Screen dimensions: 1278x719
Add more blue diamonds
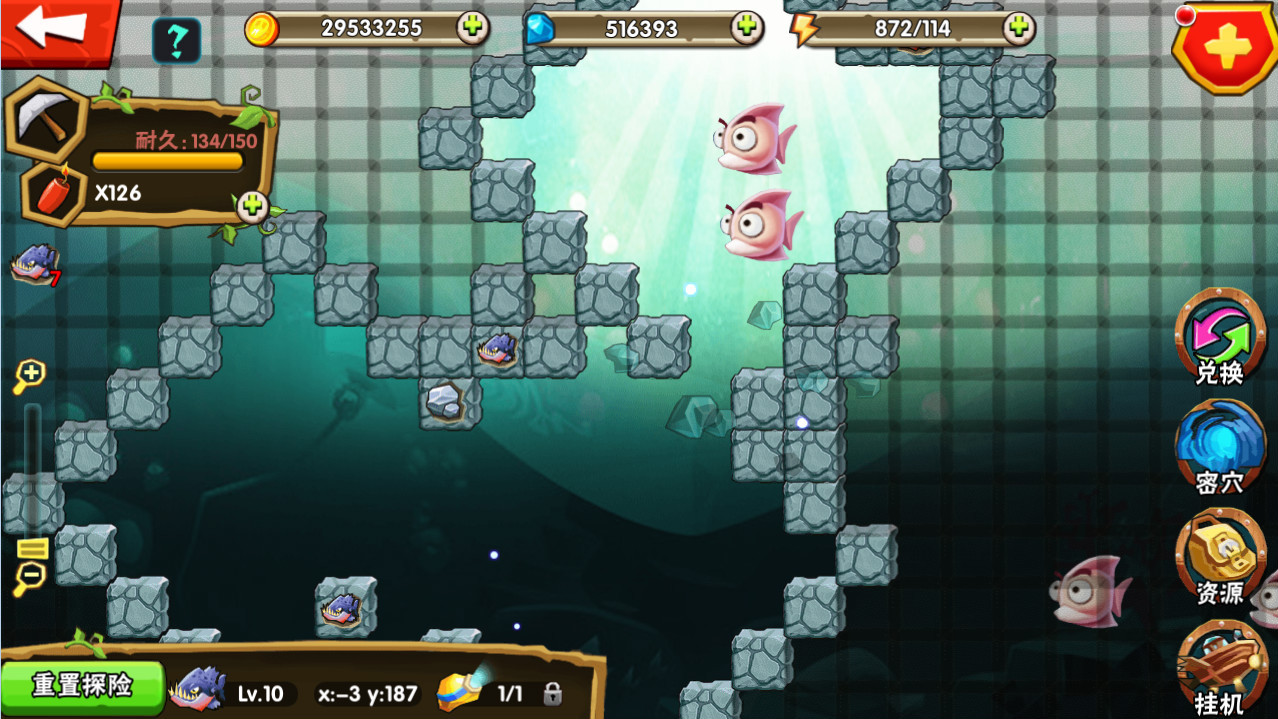(x=746, y=28)
